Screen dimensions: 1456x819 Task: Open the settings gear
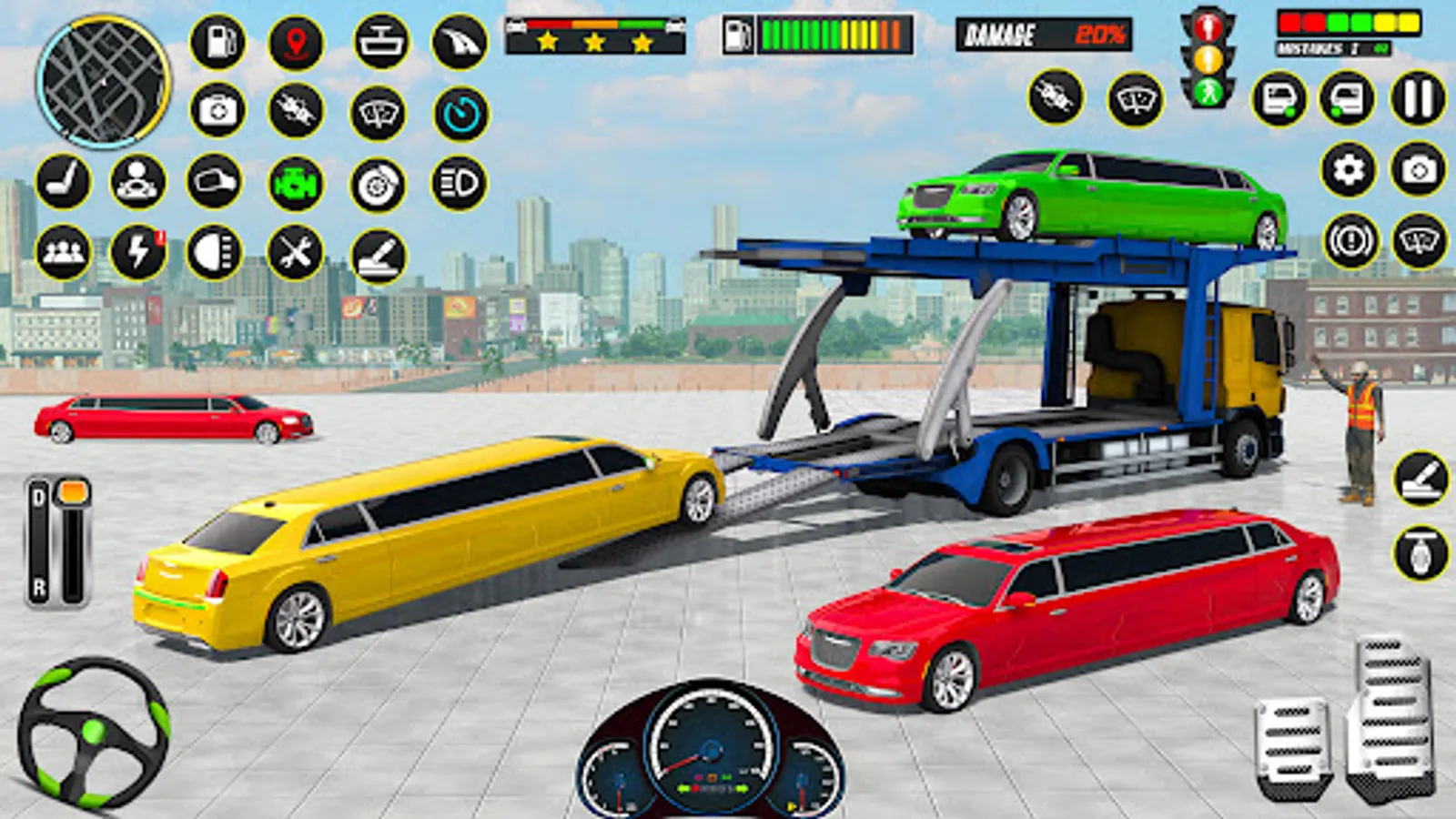pyautogui.click(x=1349, y=169)
